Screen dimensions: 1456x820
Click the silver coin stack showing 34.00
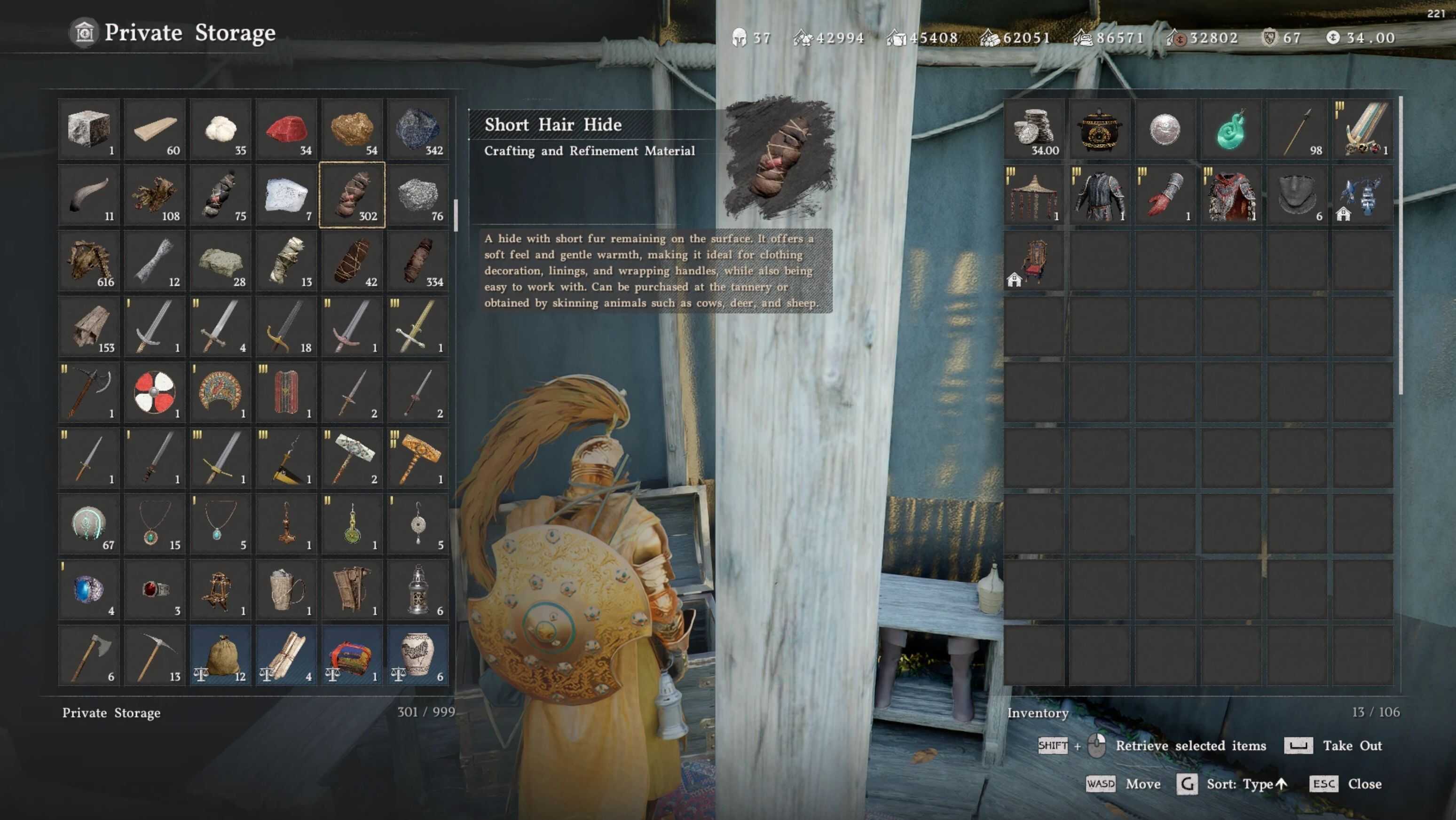(x=1033, y=129)
